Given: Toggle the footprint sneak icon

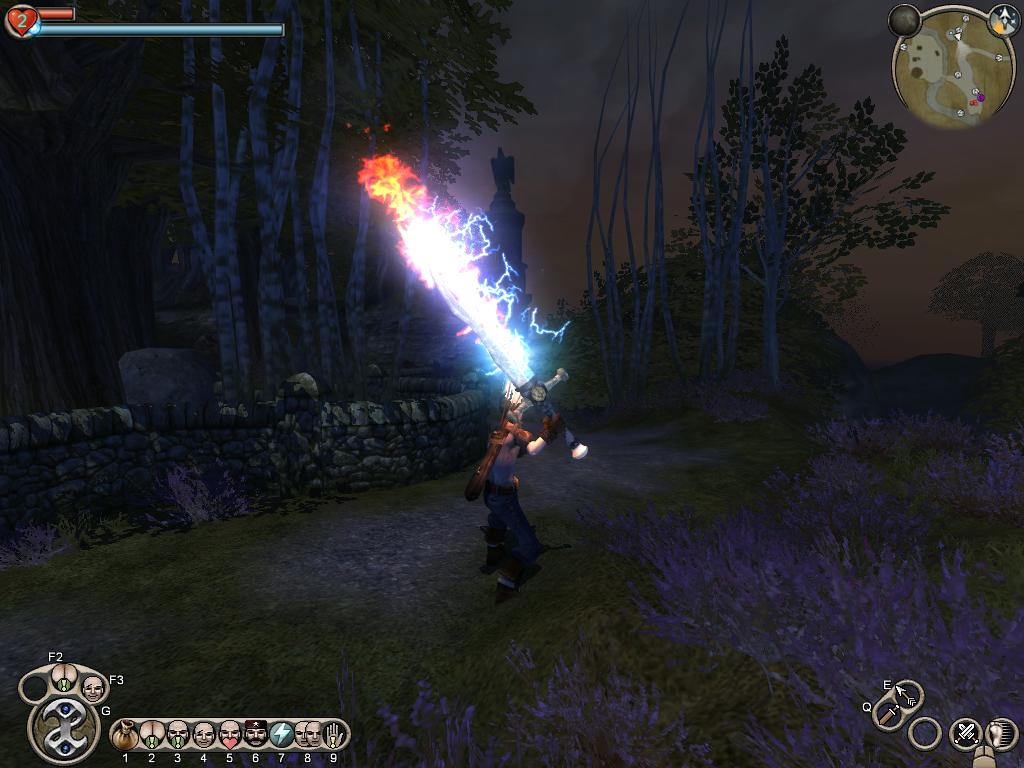Looking at the screenshot, I should (x=1000, y=733).
